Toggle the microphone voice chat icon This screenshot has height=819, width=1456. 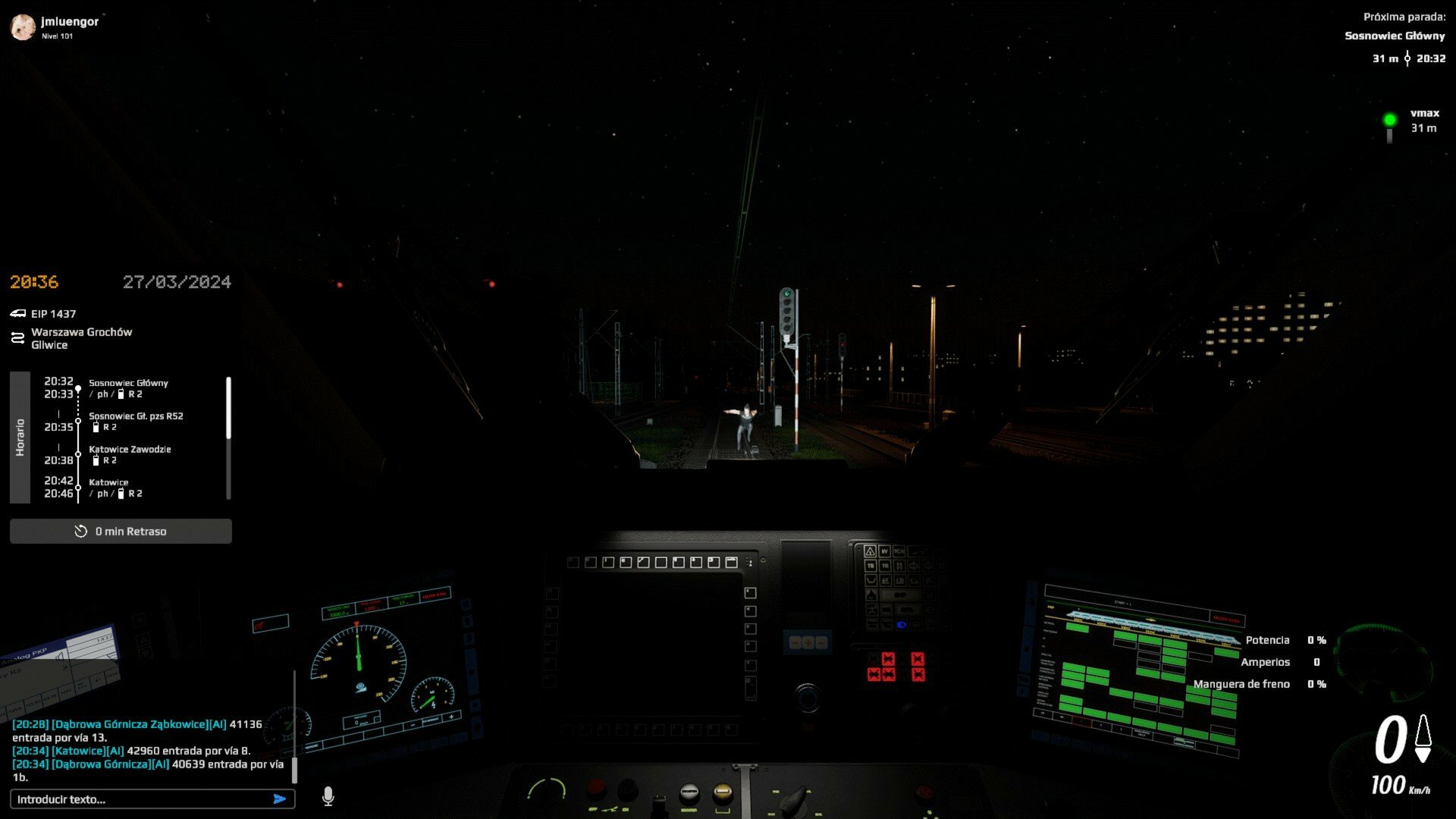click(x=328, y=796)
